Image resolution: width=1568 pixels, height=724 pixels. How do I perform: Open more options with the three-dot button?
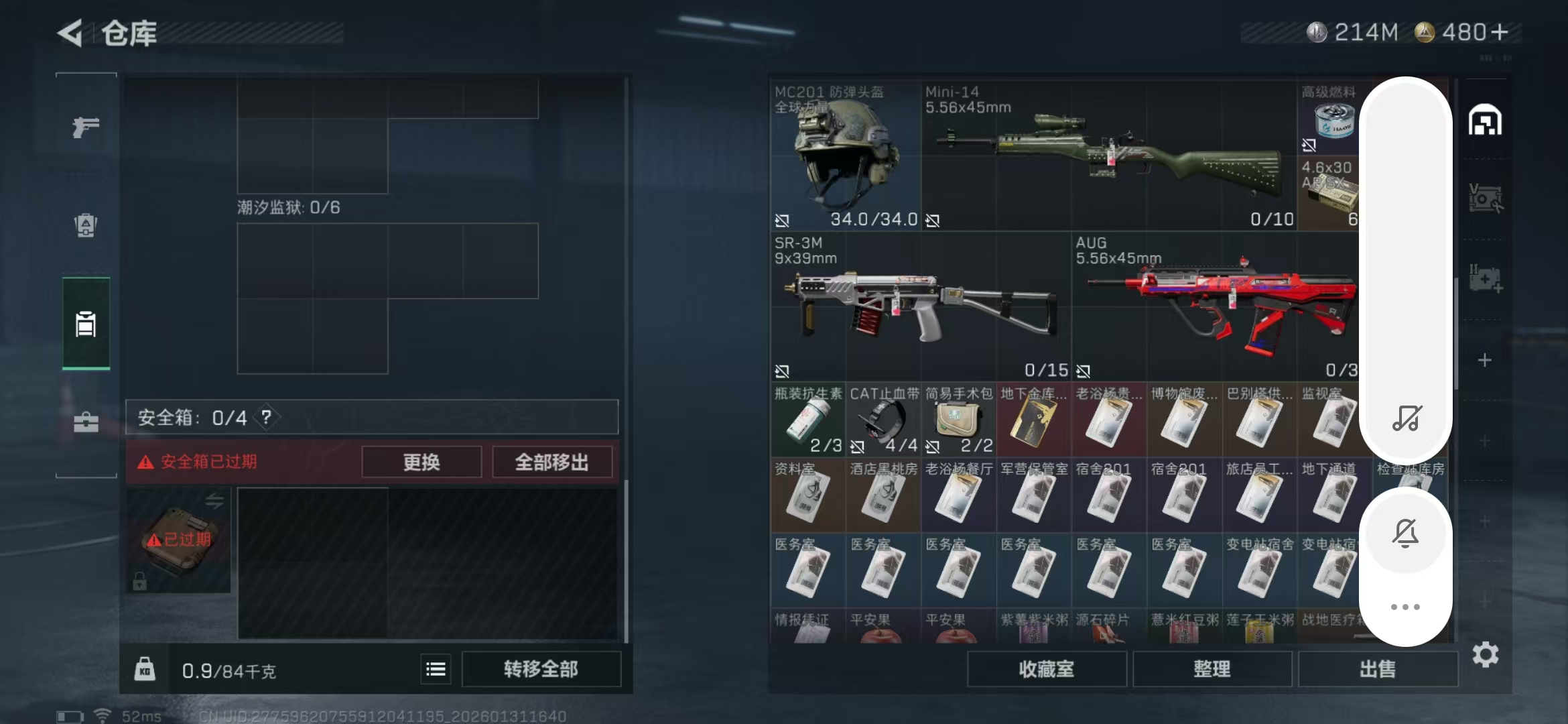1406,607
